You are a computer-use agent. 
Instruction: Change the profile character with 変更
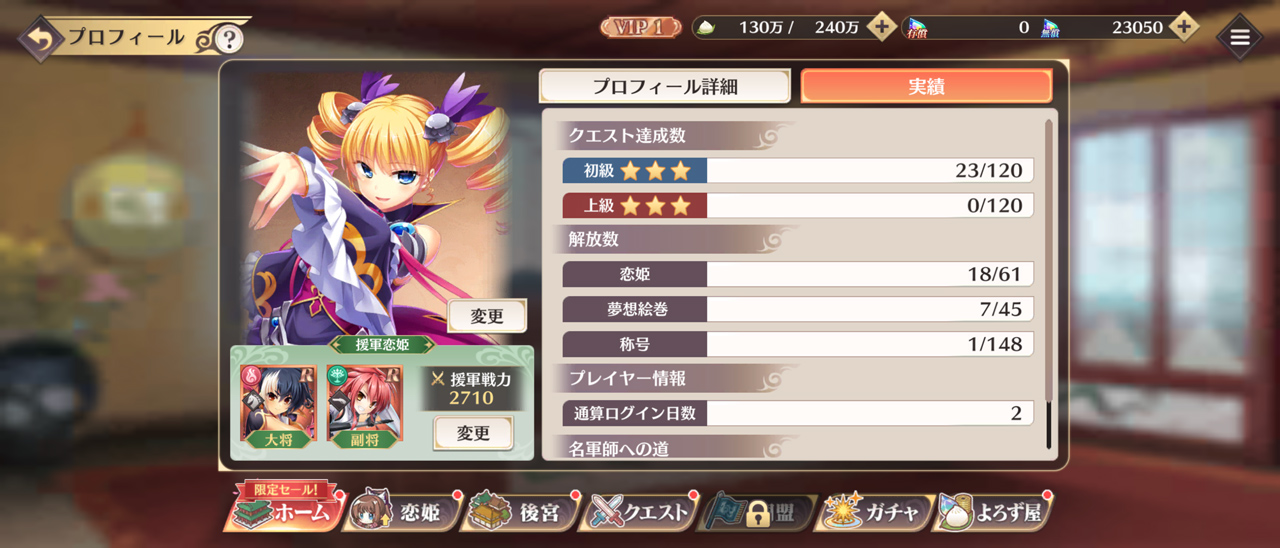(487, 316)
